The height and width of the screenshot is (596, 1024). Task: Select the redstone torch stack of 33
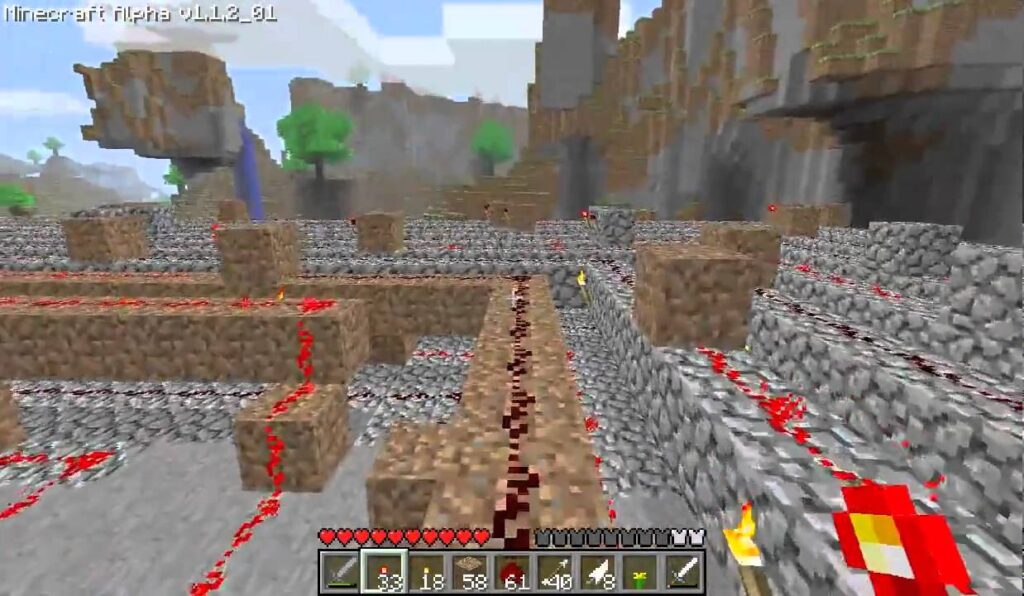383,571
